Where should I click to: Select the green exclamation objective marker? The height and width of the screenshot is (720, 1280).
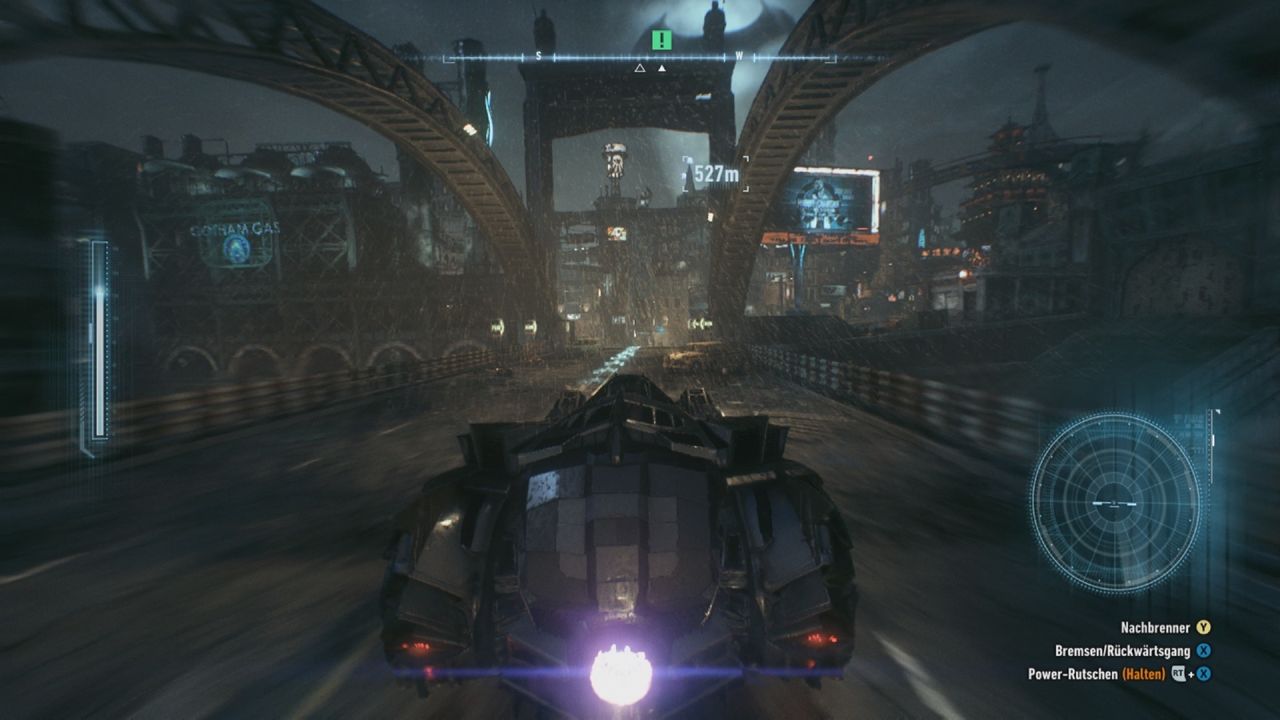(661, 40)
